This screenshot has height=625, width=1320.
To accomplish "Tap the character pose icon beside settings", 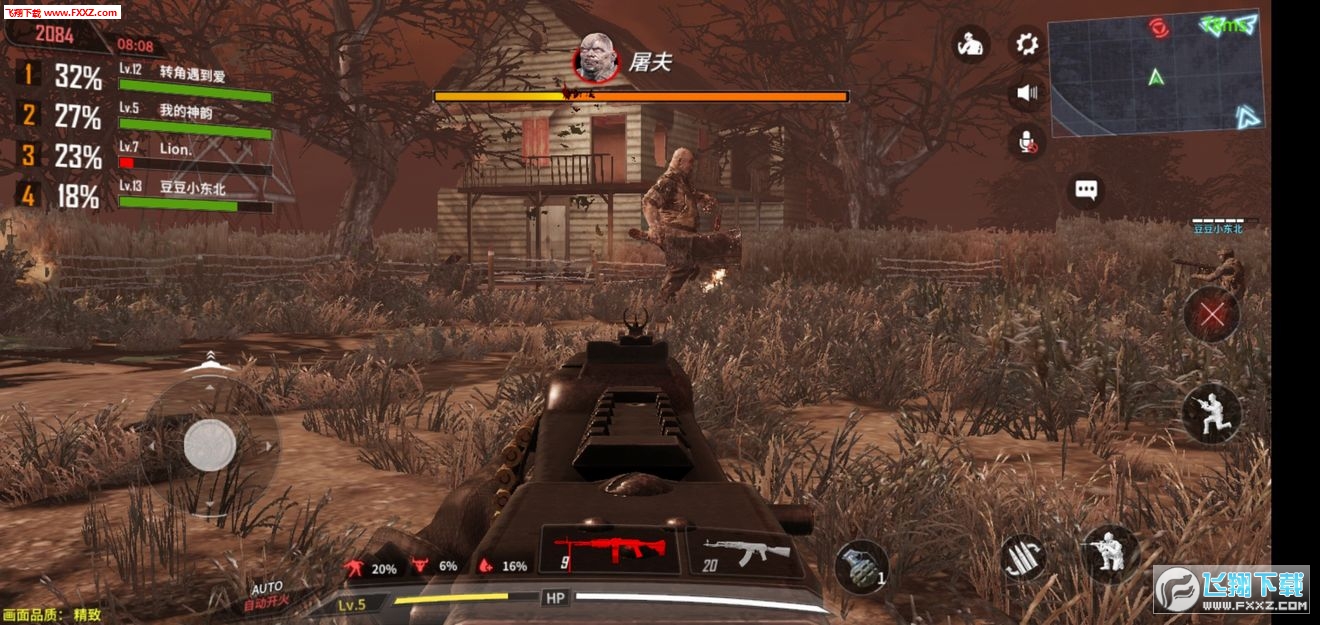I will (x=970, y=44).
